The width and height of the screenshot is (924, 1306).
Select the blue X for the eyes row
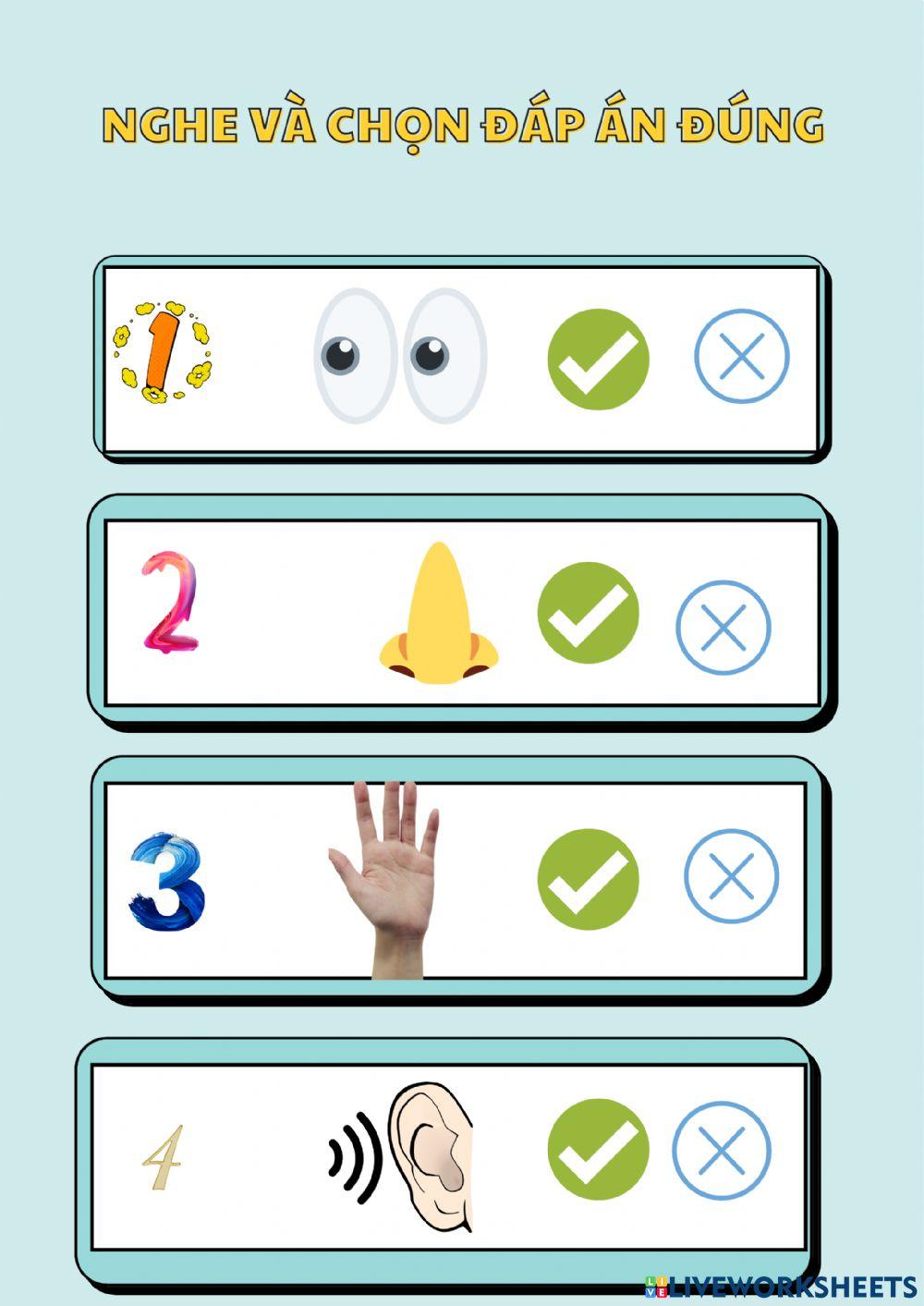point(741,356)
